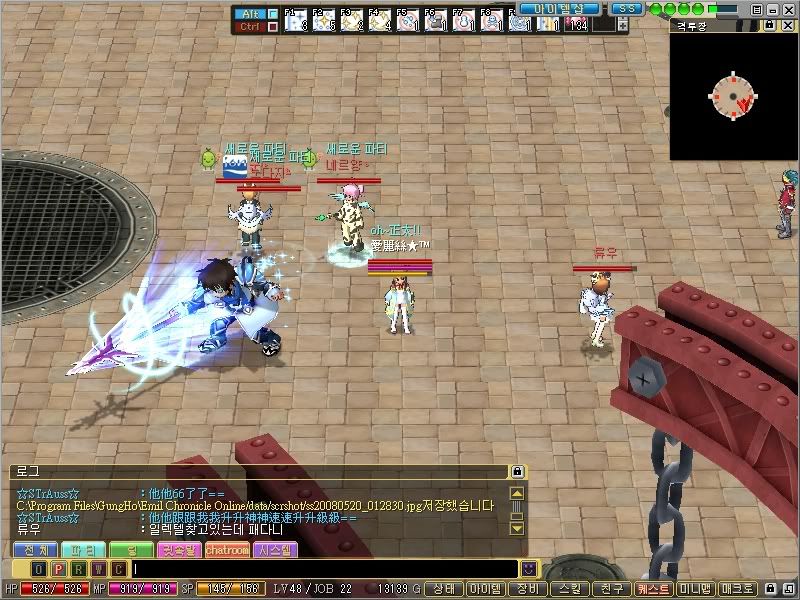Switch to the 파티 party chat tab

click(x=83, y=550)
